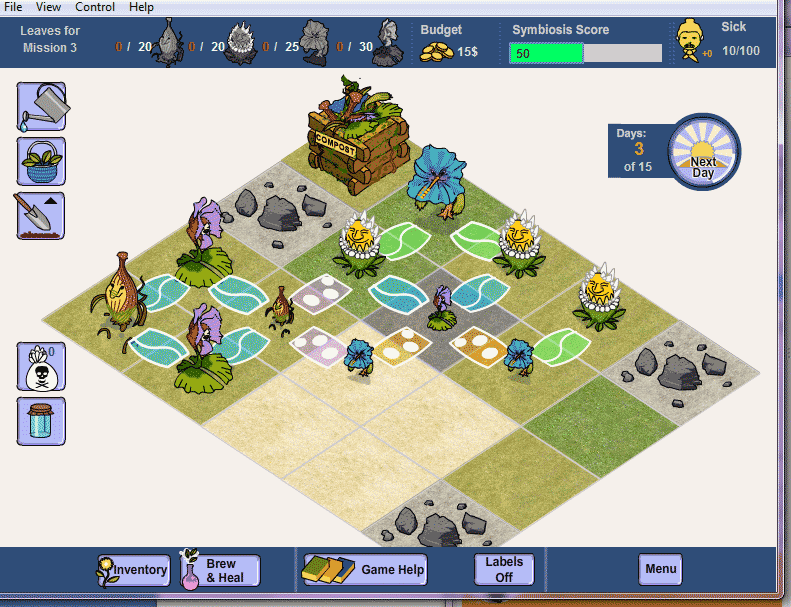791x607 pixels.
Task: Open the game Menu button
Action: tap(660, 570)
